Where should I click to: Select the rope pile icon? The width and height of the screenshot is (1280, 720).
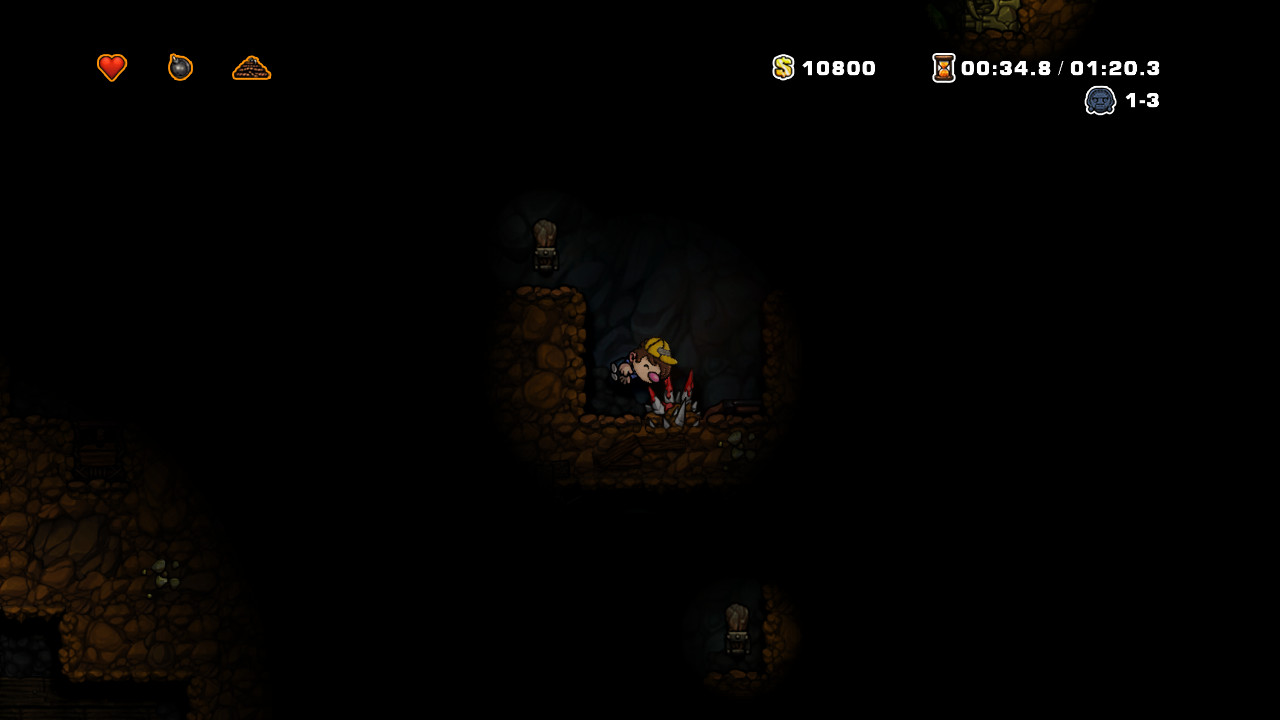click(251, 69)
